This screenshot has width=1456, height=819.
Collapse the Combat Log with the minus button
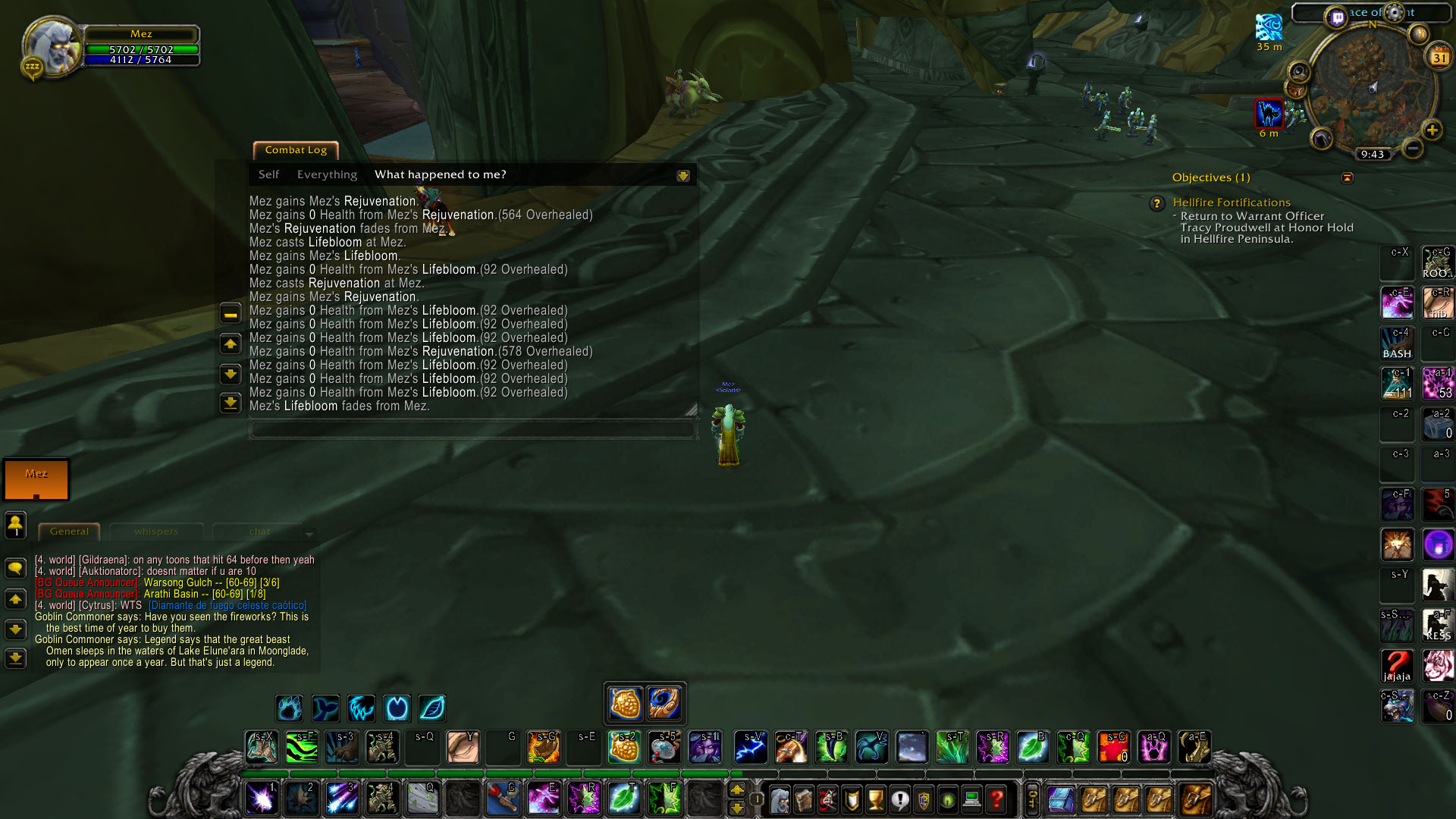point(230,312)
